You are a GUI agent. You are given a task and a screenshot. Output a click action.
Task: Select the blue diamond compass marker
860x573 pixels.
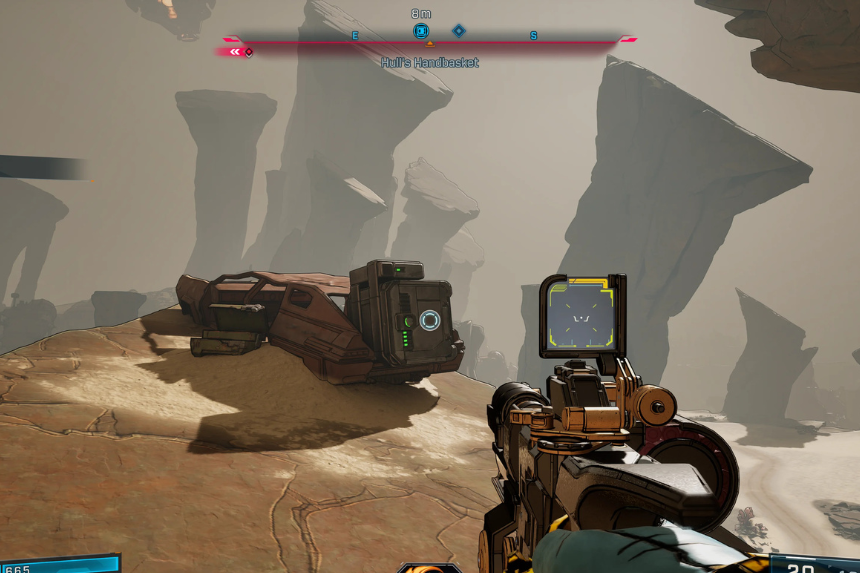click(x=459, y=31)
